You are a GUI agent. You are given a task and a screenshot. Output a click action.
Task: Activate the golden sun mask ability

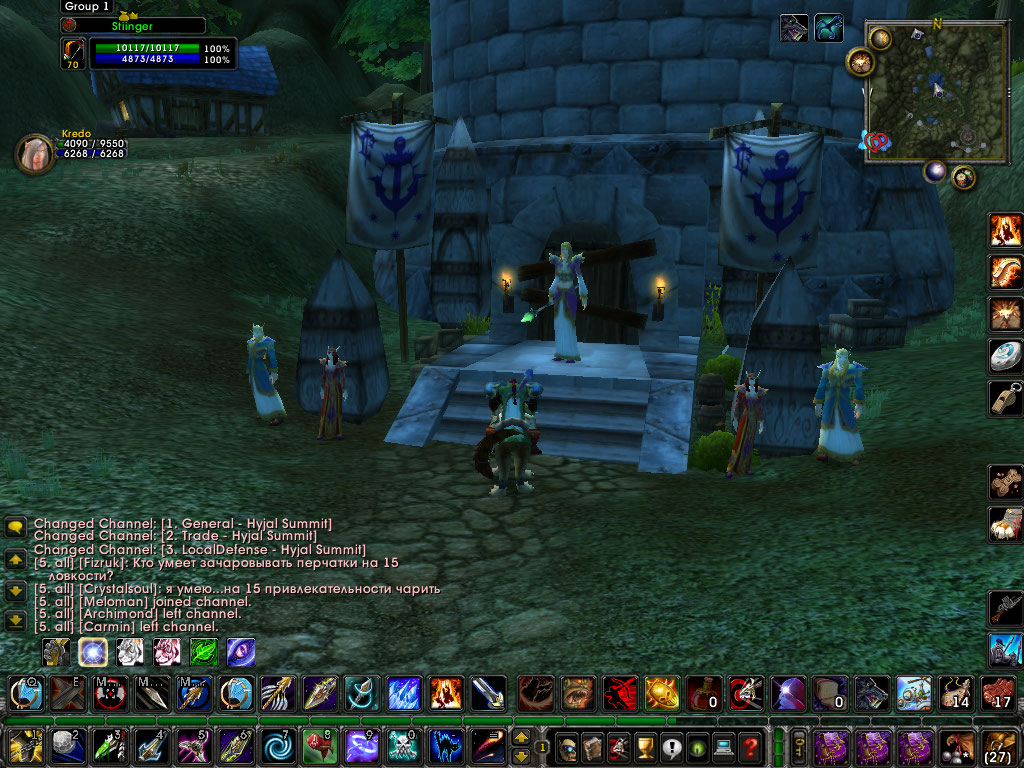[x=662, y=692]
